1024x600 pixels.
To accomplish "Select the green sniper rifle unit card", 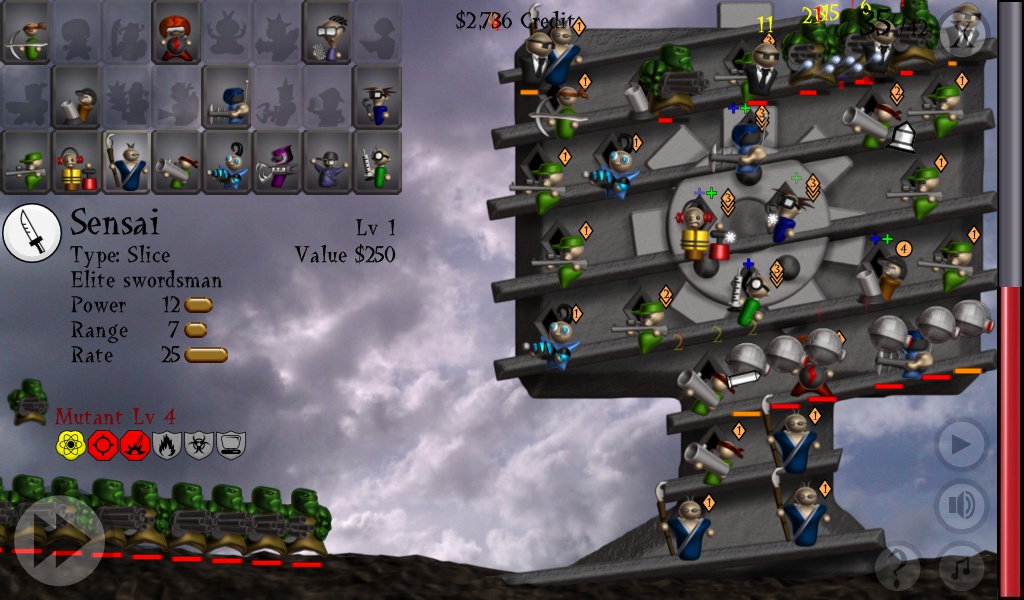I will [x=27, y=161].
